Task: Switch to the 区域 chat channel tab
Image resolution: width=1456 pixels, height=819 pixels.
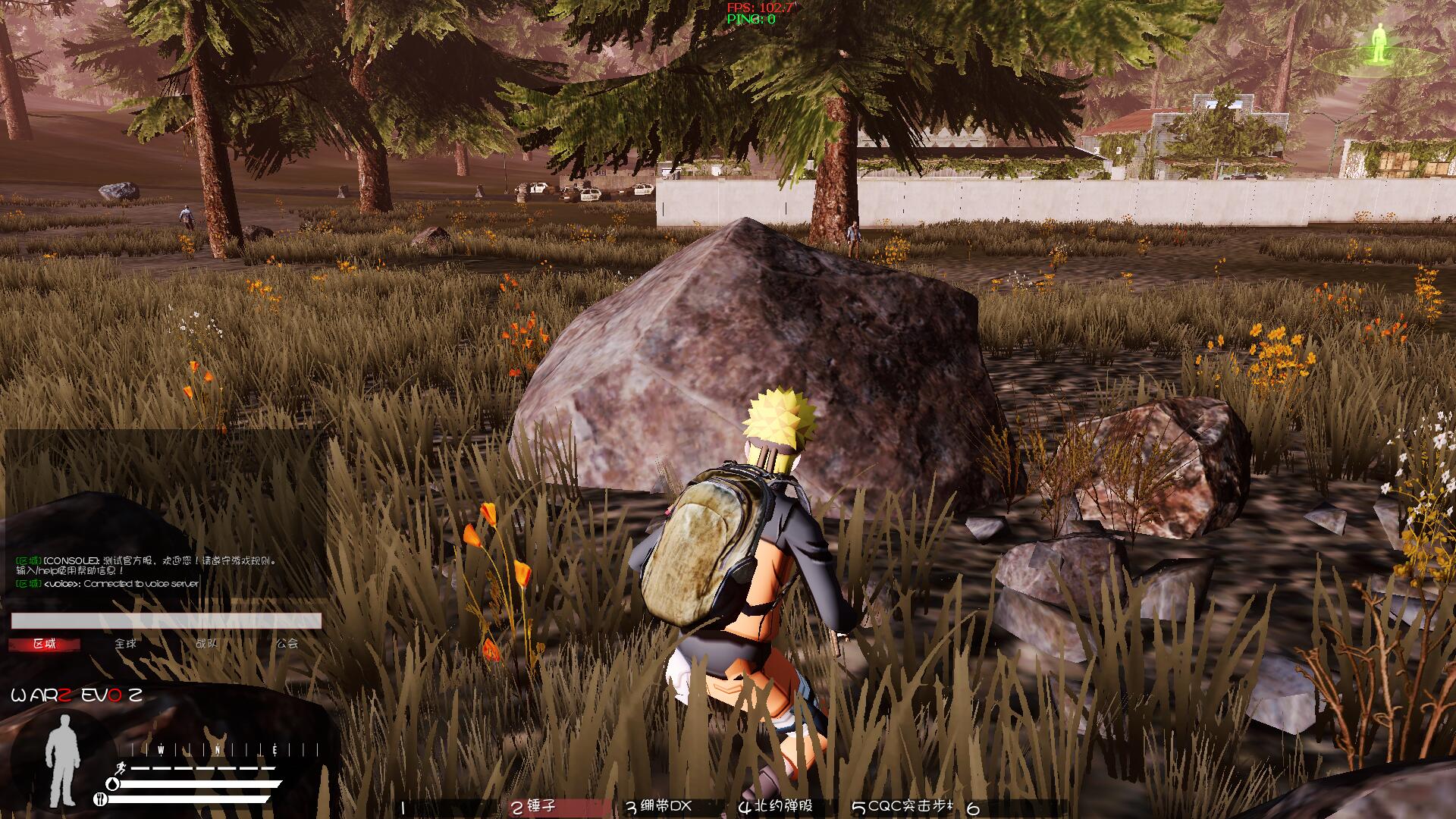Action: pos(45,644)
